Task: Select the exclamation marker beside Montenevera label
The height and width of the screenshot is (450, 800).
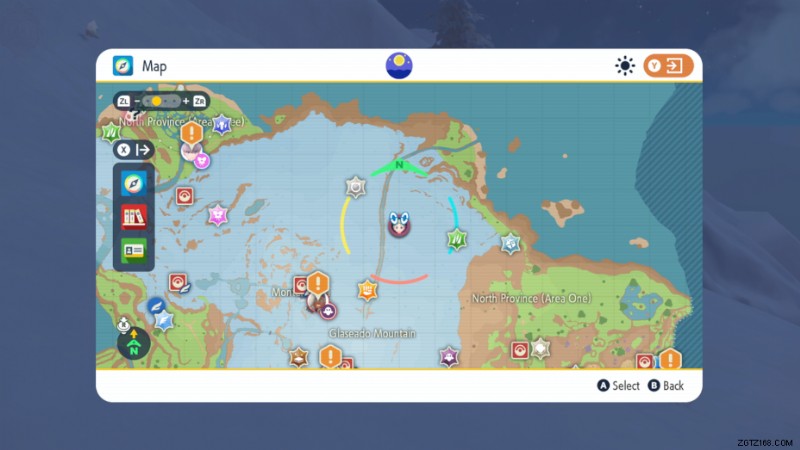Action: (x=318, y=284)
